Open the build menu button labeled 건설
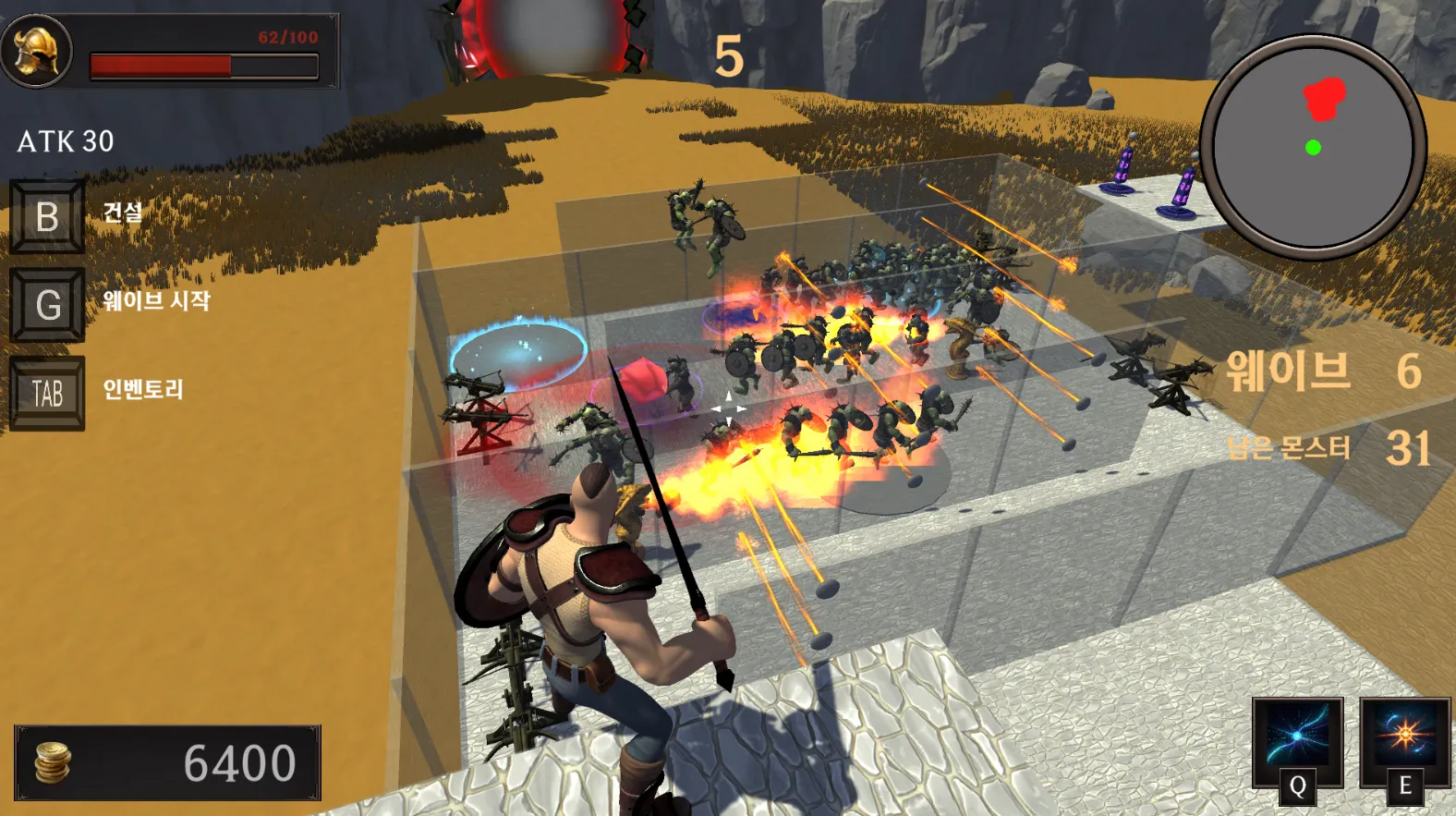1456x816 pixels. pyautogui.click(x=47, y=217)
